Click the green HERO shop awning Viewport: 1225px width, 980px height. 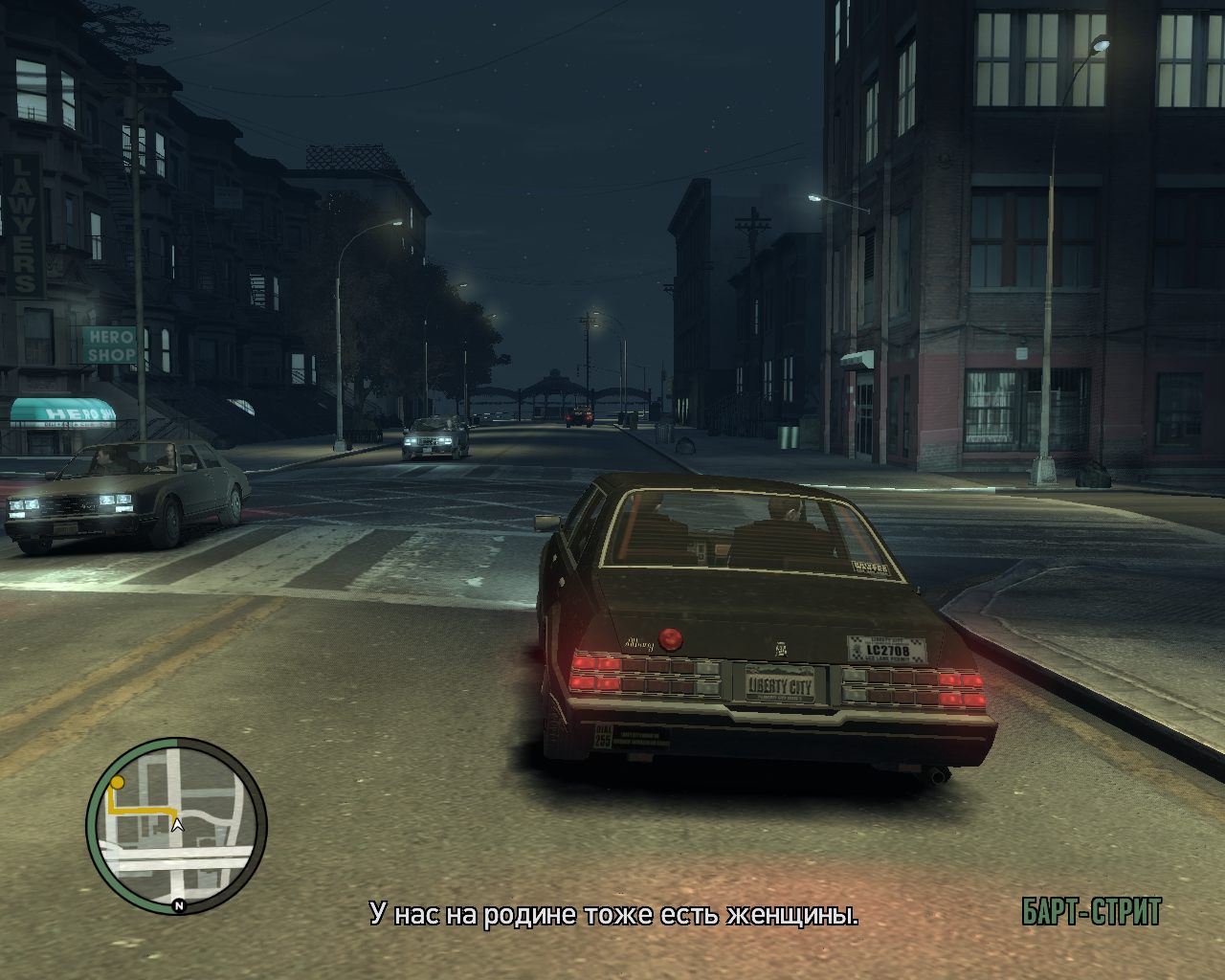pos(62,412)
